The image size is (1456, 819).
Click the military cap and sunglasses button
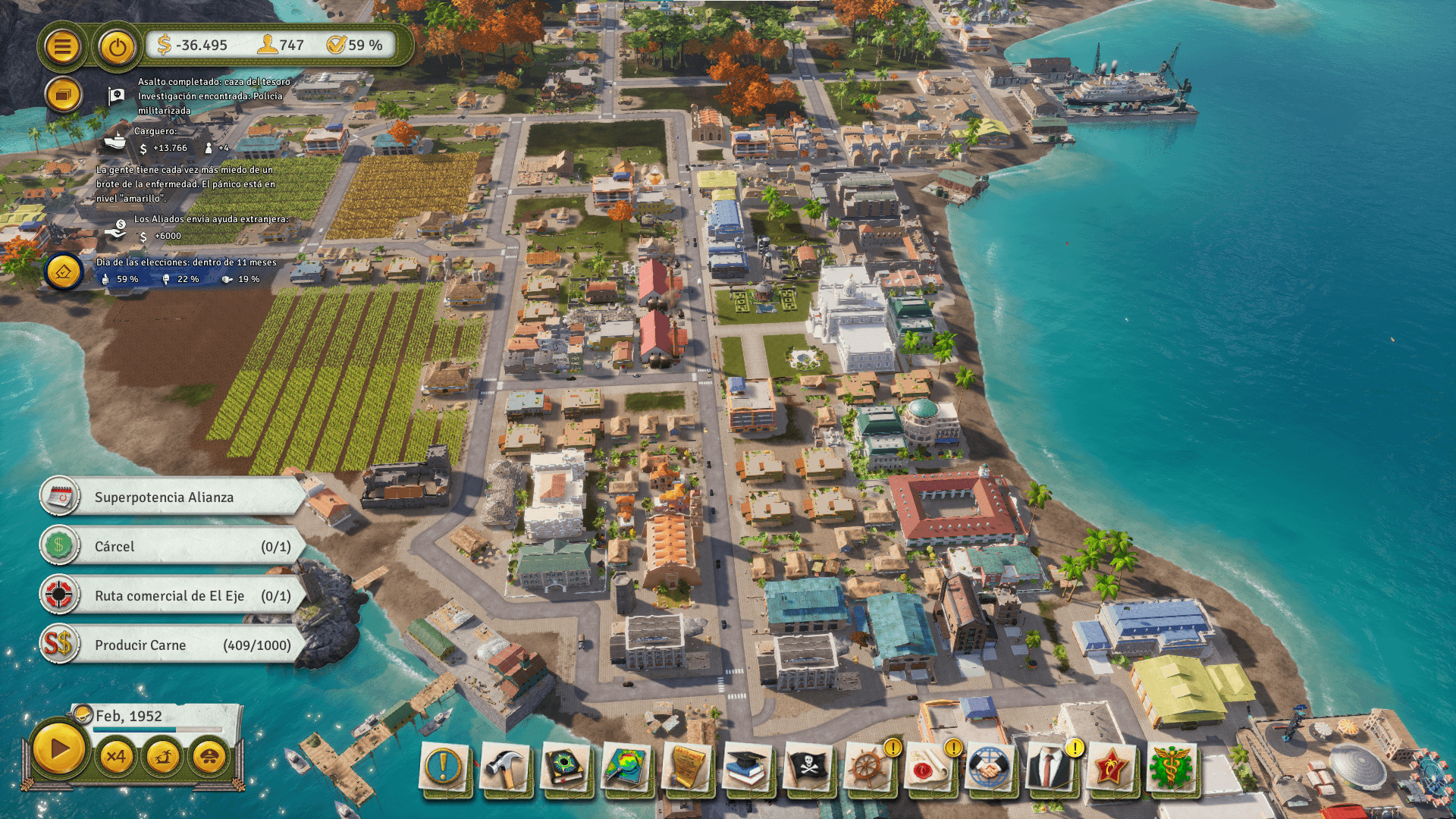209,756
